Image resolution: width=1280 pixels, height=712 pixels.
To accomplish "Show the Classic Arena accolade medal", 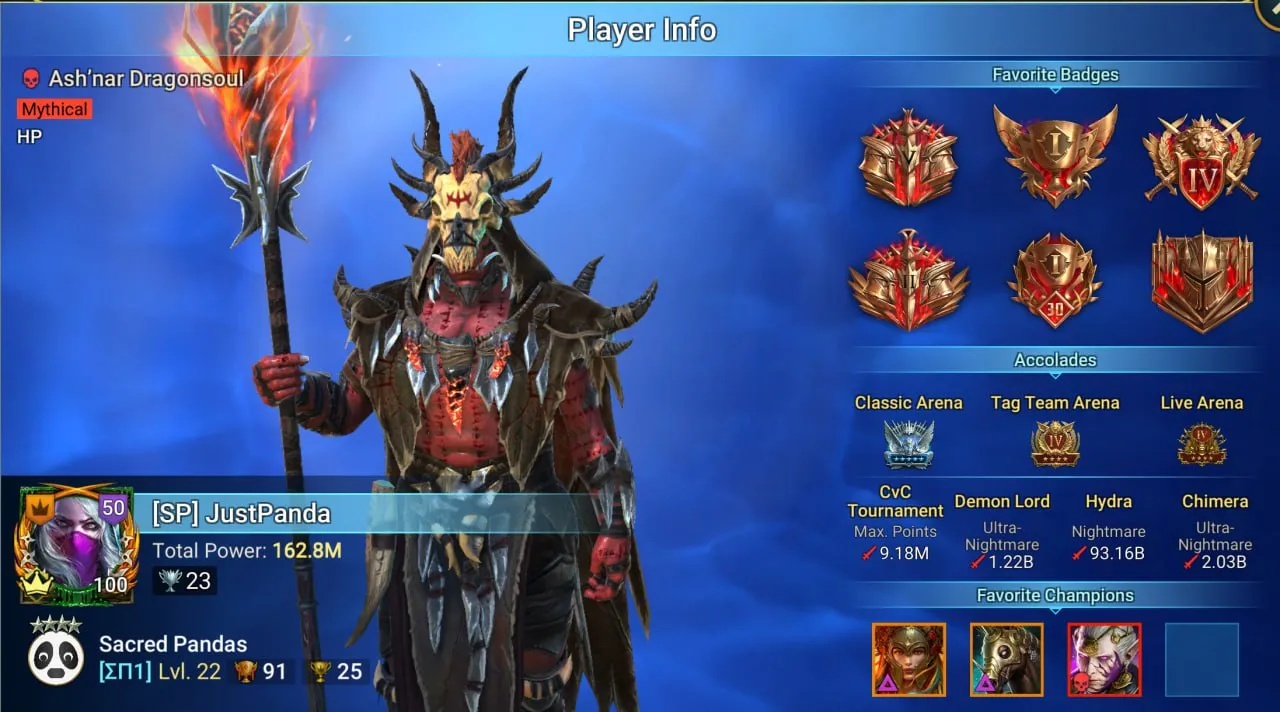I will (x=908, y=443).
